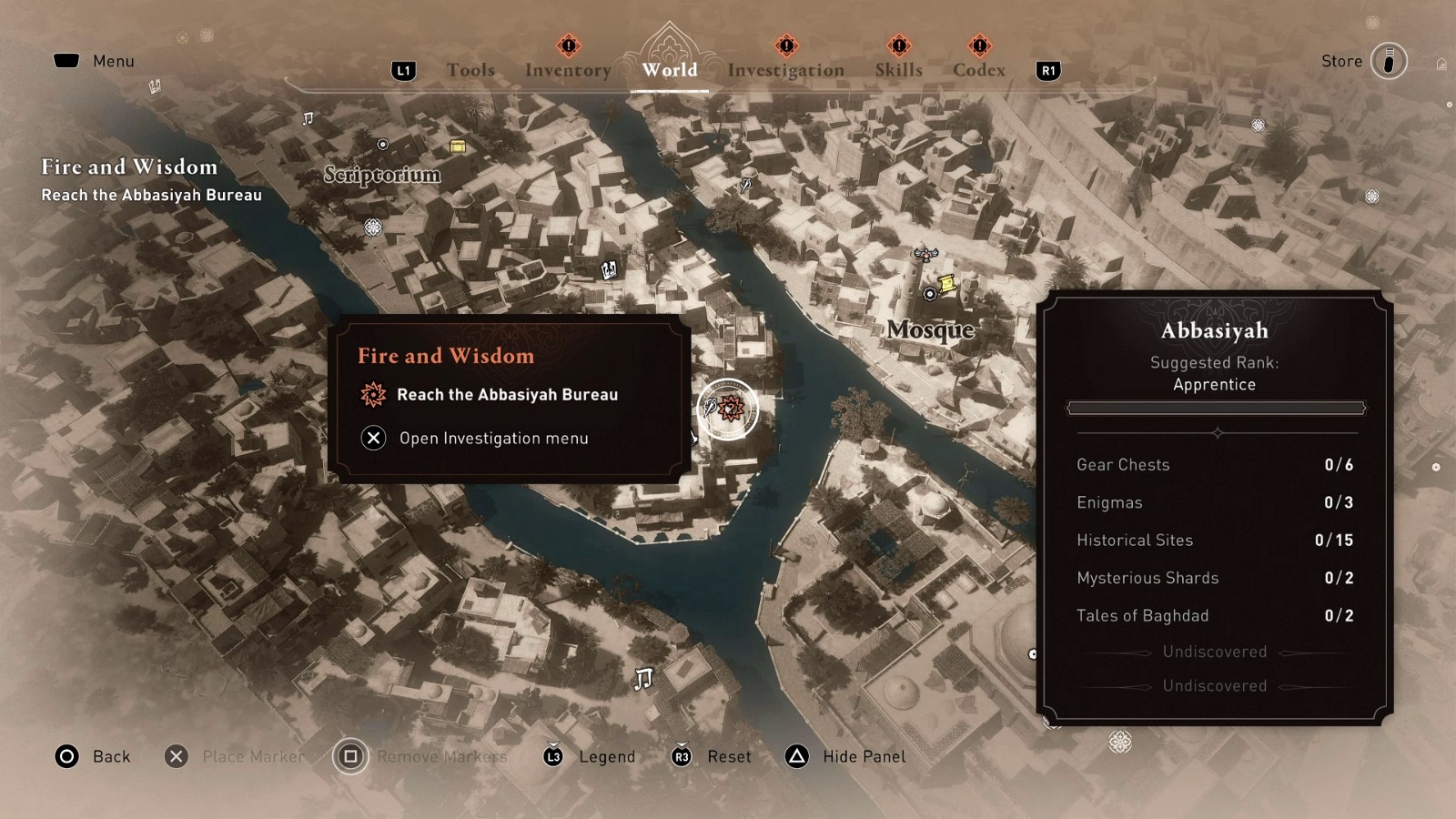Image resolution: width=1456 pixels, height=819 pixels.
Task: Click the Apprentice rank progress bar
Action: pos(1215,407)
